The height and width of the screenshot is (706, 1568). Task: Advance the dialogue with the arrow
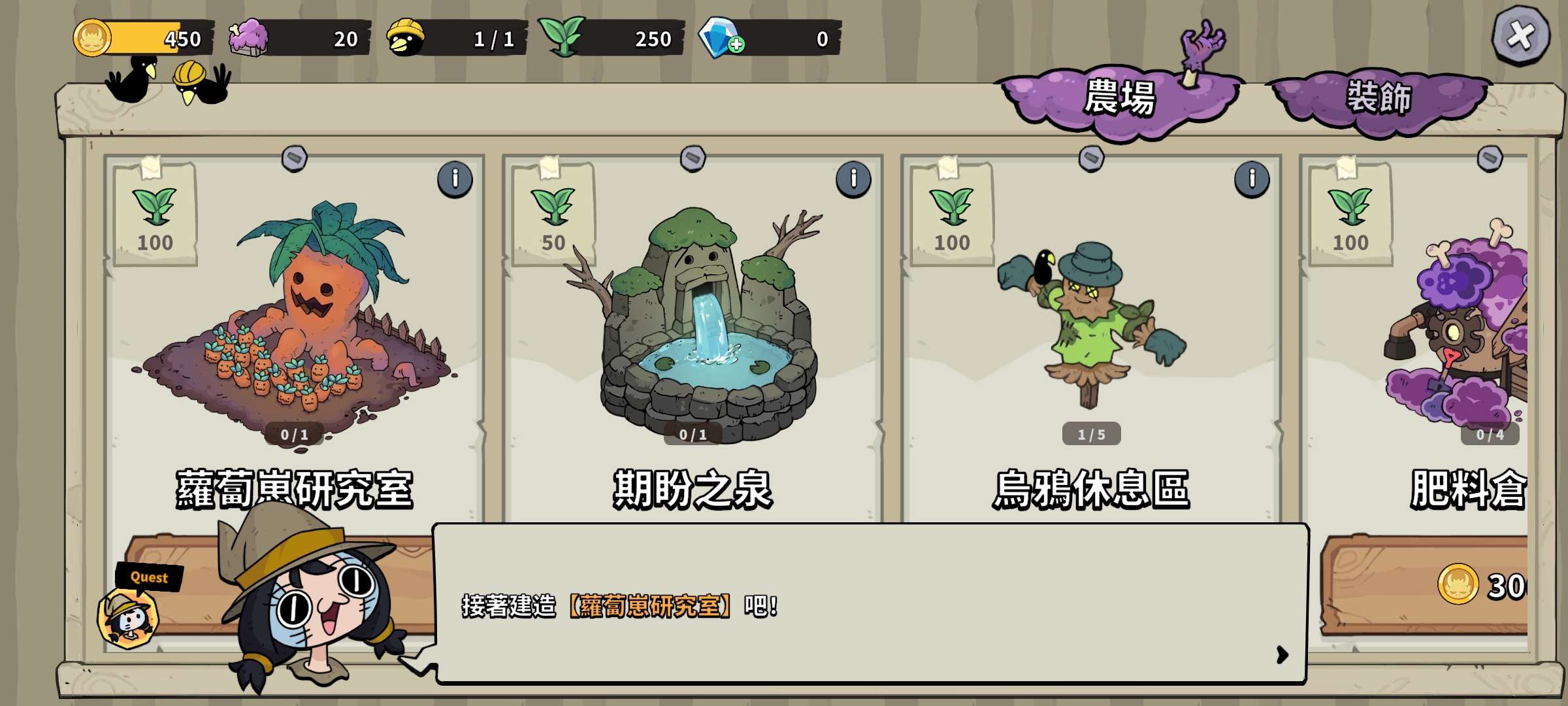[1282, 654]
